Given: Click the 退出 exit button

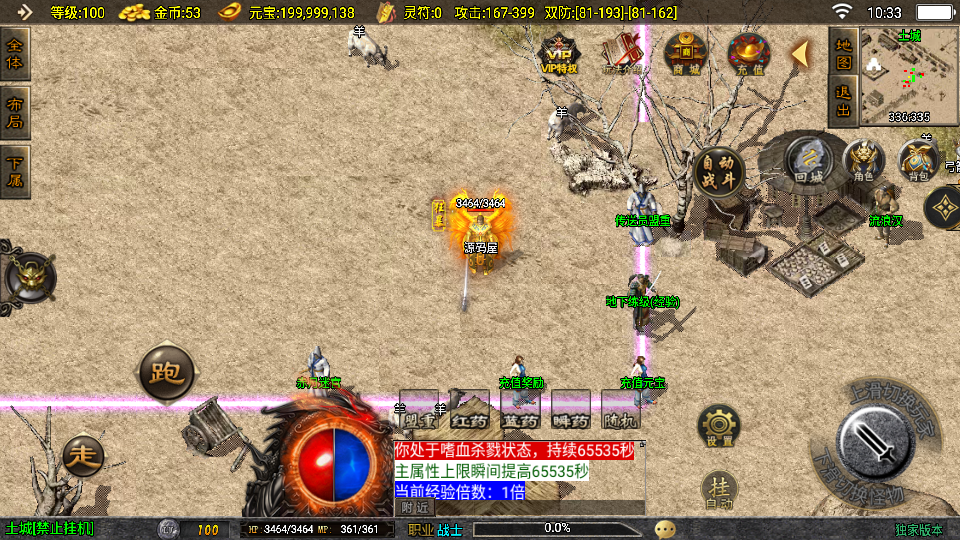Looking at the screenshot, I should click(x=844, y=101).
